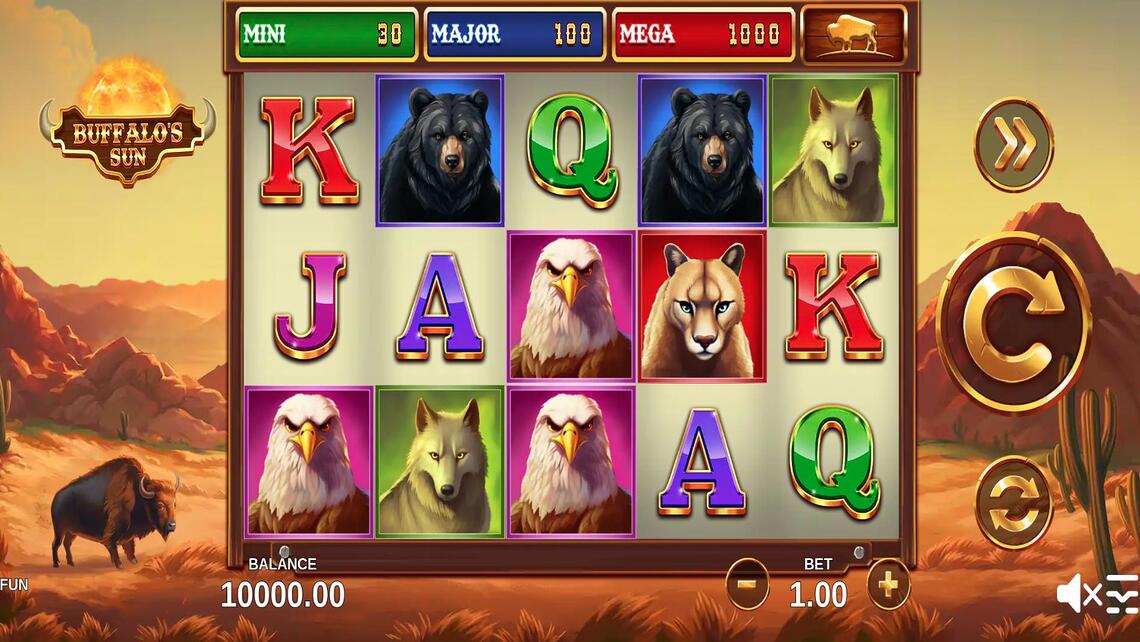
Task: Open the game menu lines icon
Action: tap(1122, 595)
